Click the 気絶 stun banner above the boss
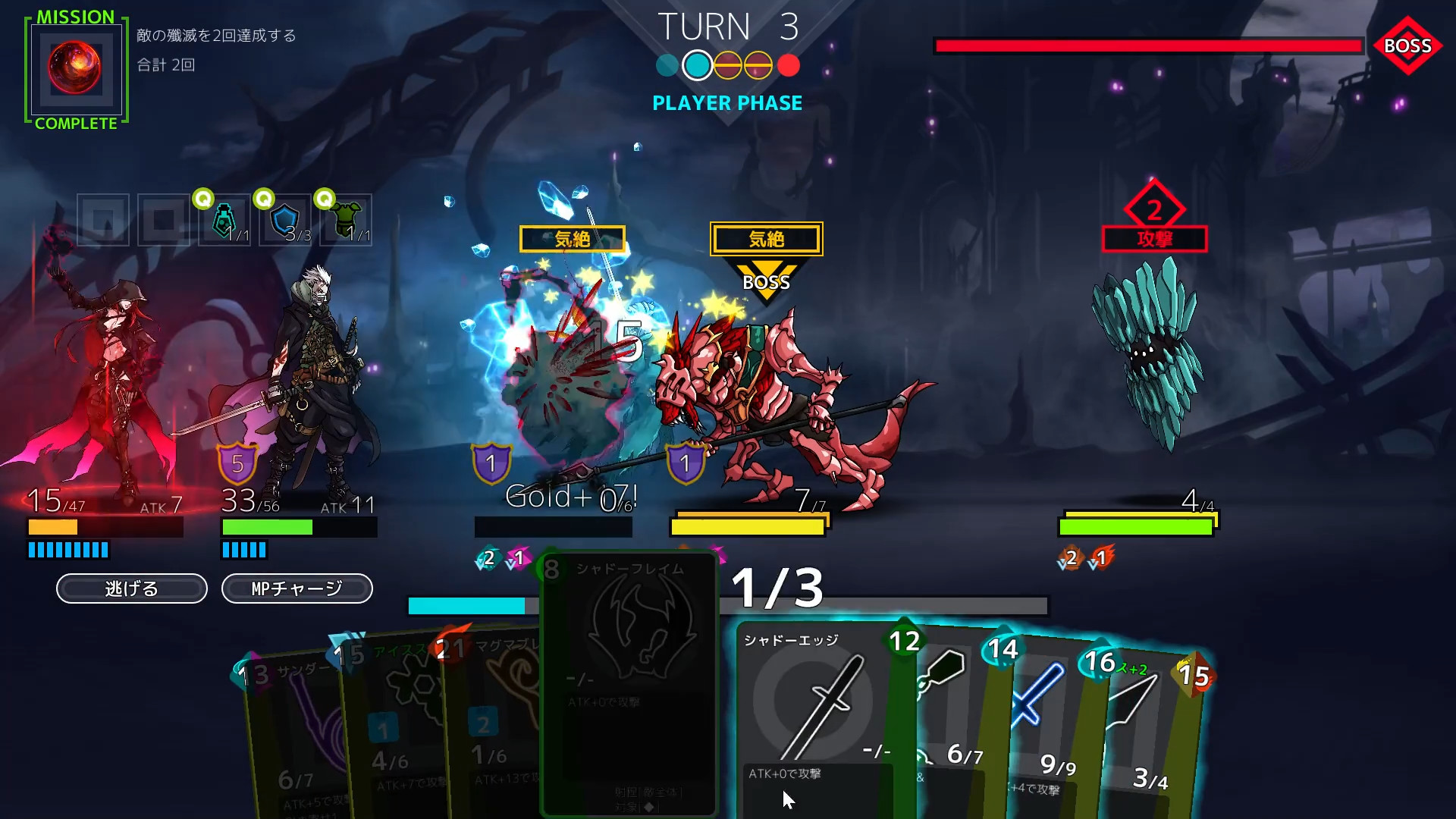1456x819 pixels. [765, 238]
